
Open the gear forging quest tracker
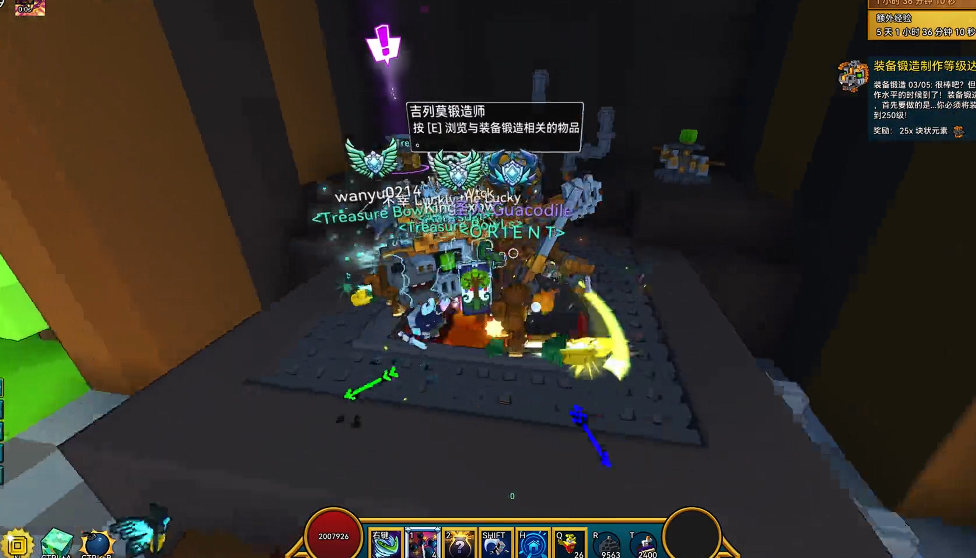pyautogui.click(x=922, y=66)
